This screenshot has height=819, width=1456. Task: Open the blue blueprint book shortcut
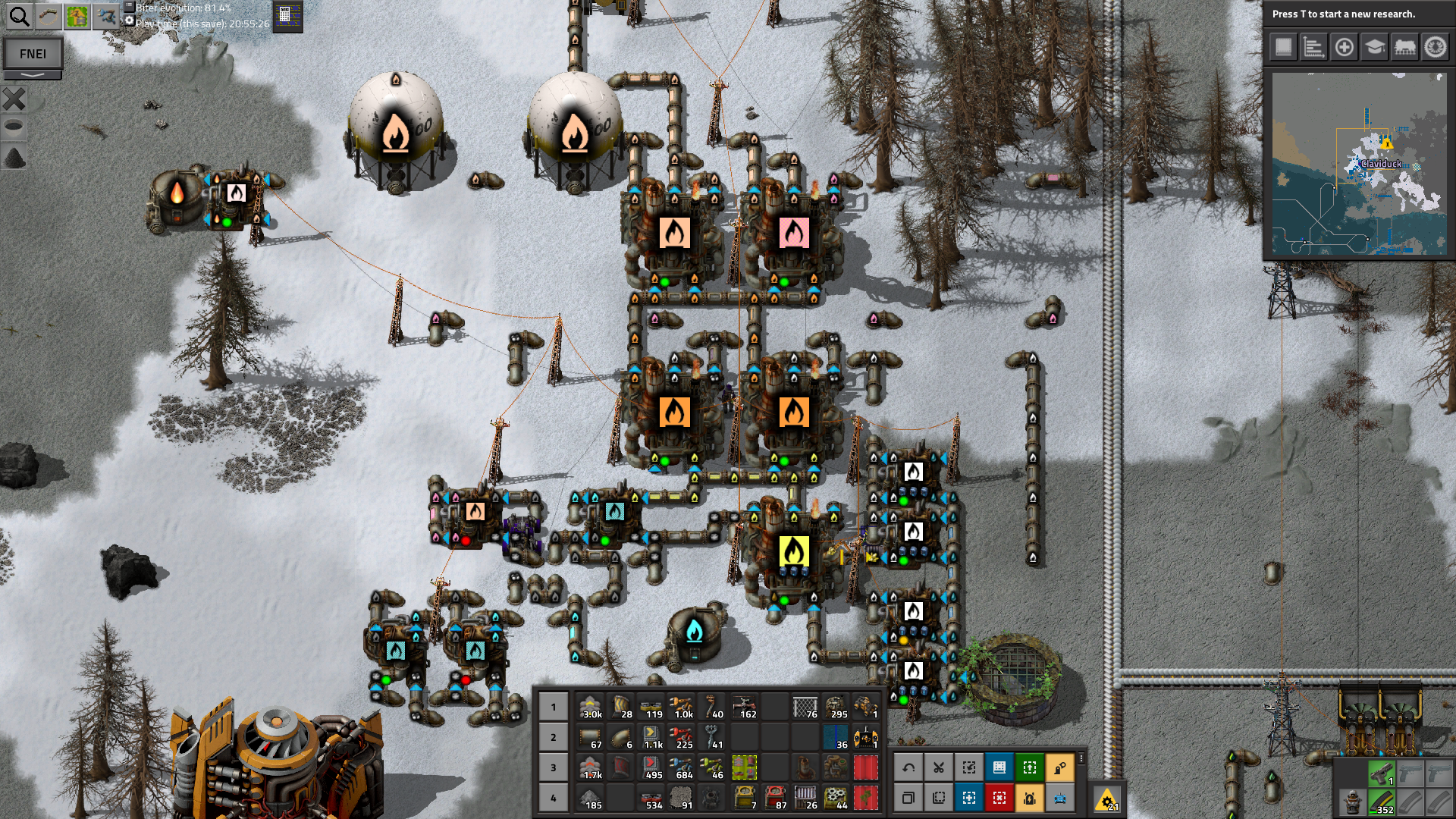coord(999,767)
